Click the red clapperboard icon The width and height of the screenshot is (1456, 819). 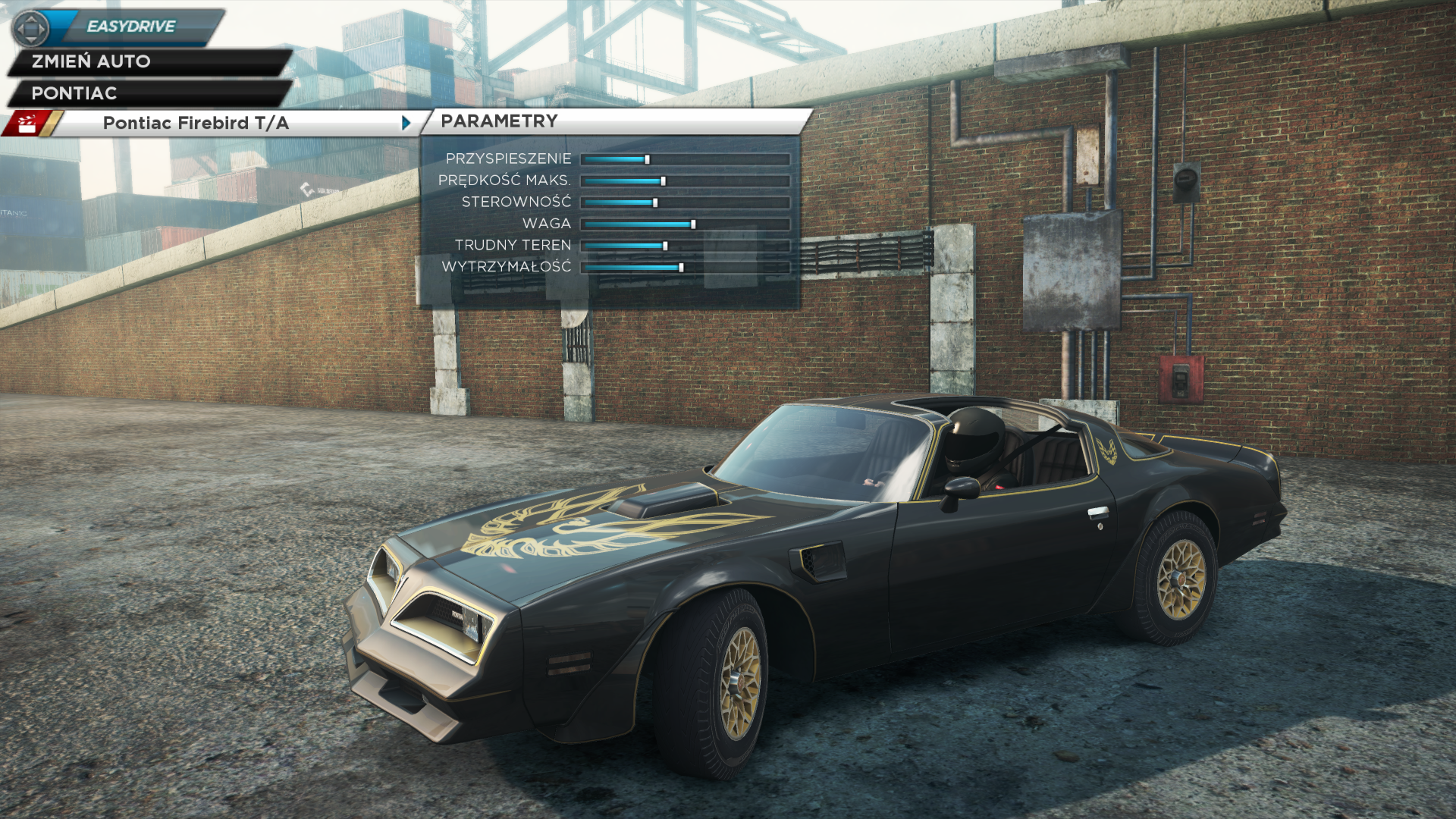27,124
